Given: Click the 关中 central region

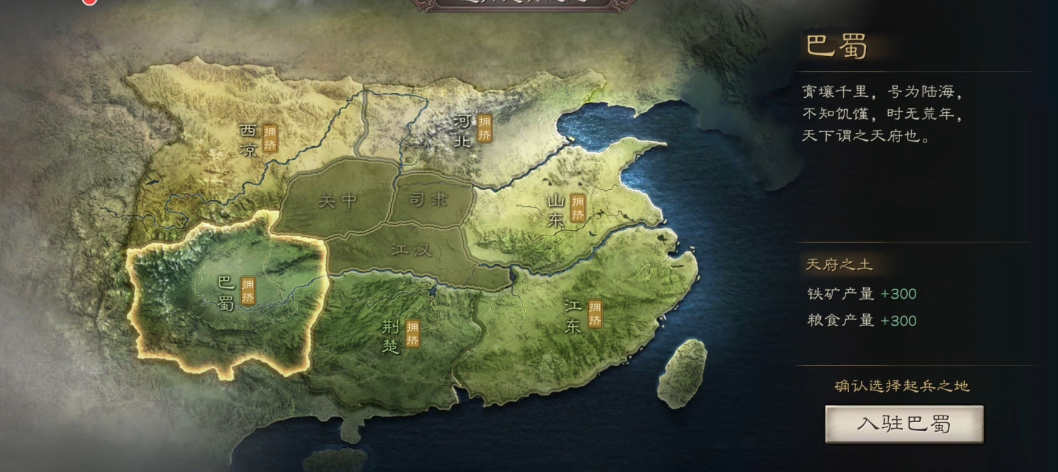Looking at the screenshot, I should [x=337, y=200].
